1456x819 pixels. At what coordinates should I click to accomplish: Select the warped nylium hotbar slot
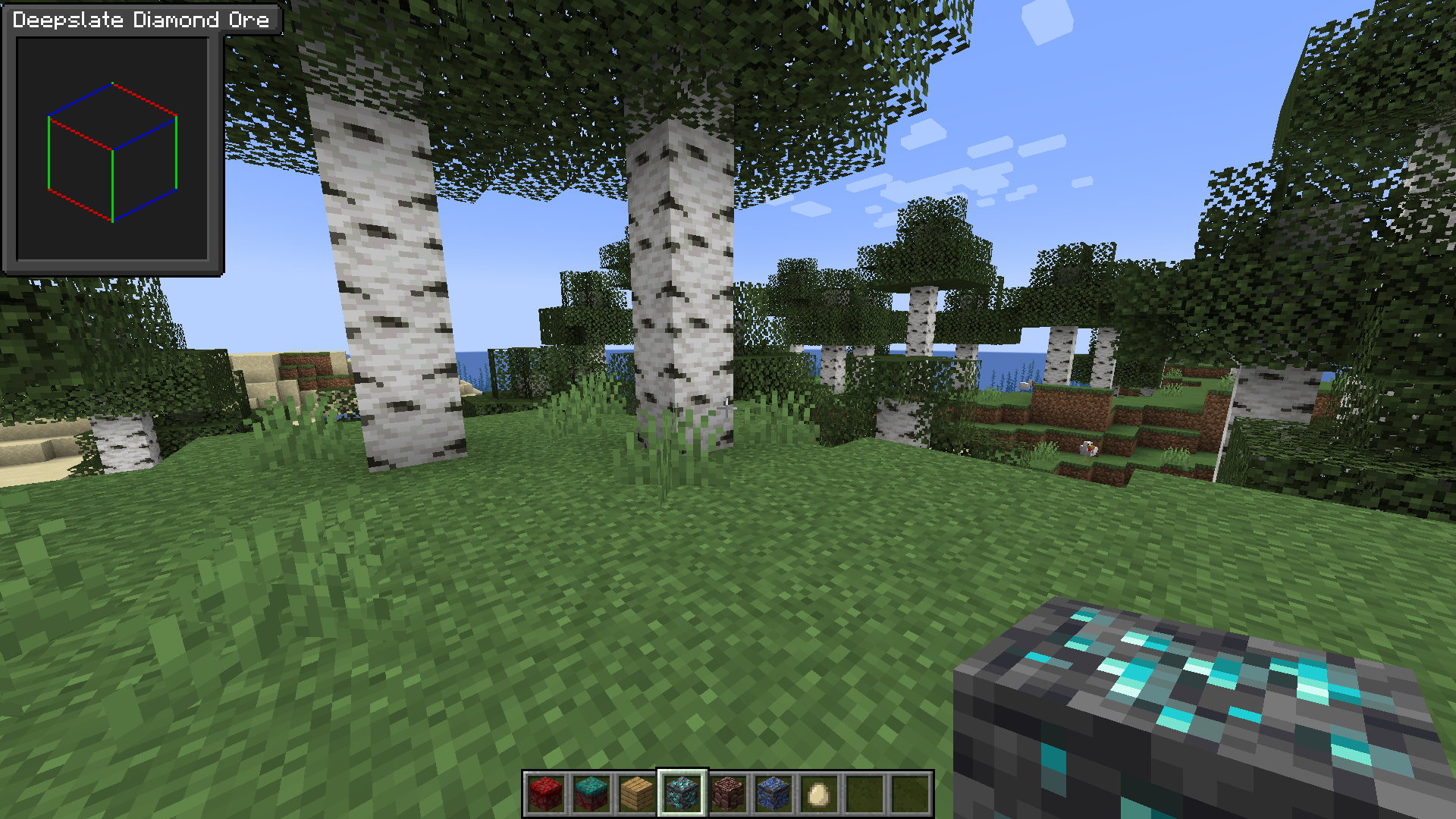tap(591, 795)
